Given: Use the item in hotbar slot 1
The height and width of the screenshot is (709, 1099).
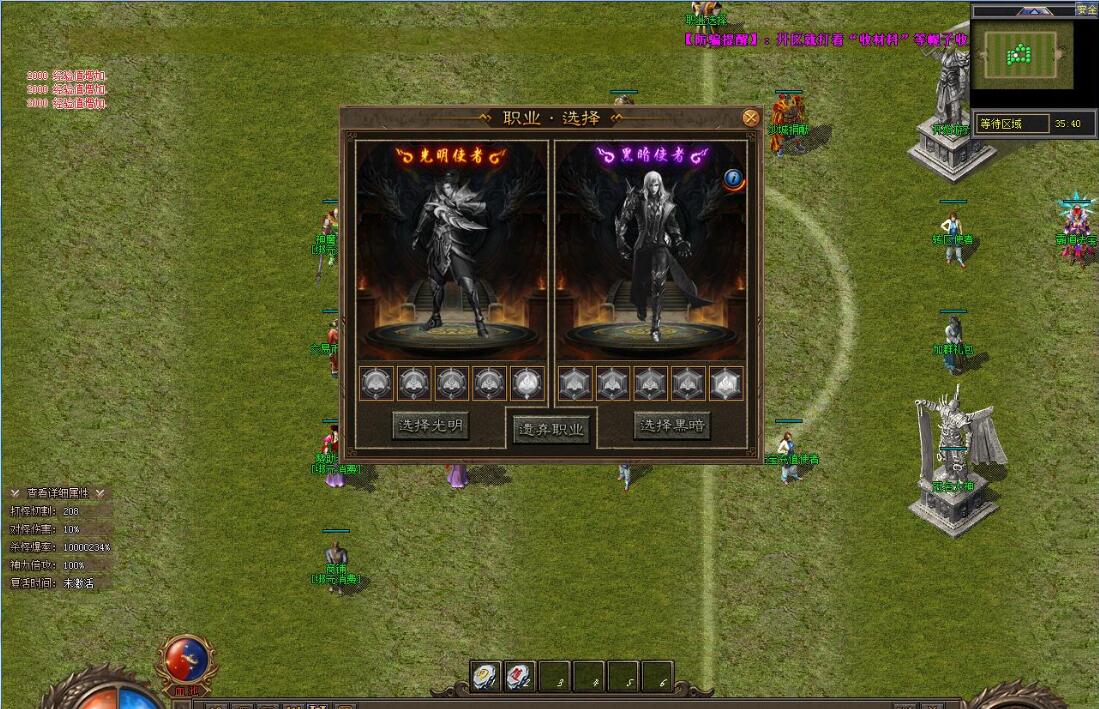Looking at the screenshot, I should (486, 677).
